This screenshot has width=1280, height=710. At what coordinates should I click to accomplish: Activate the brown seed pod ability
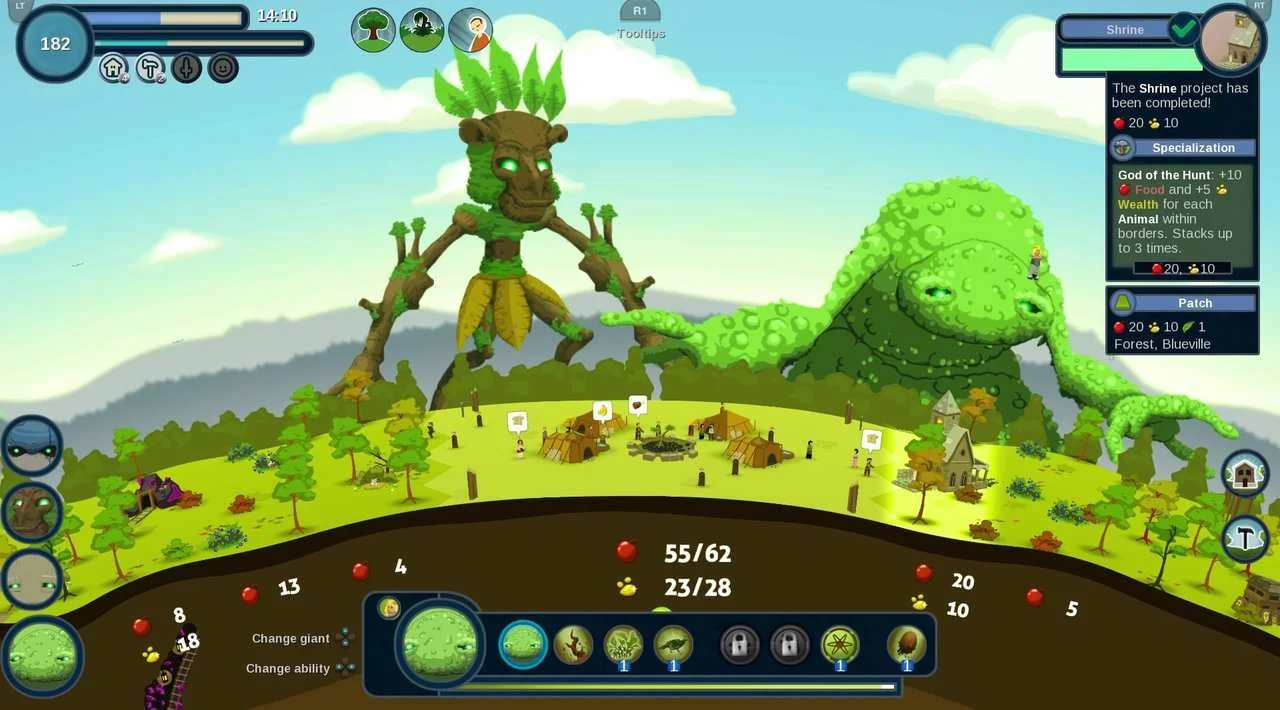[x=906, y=645]
